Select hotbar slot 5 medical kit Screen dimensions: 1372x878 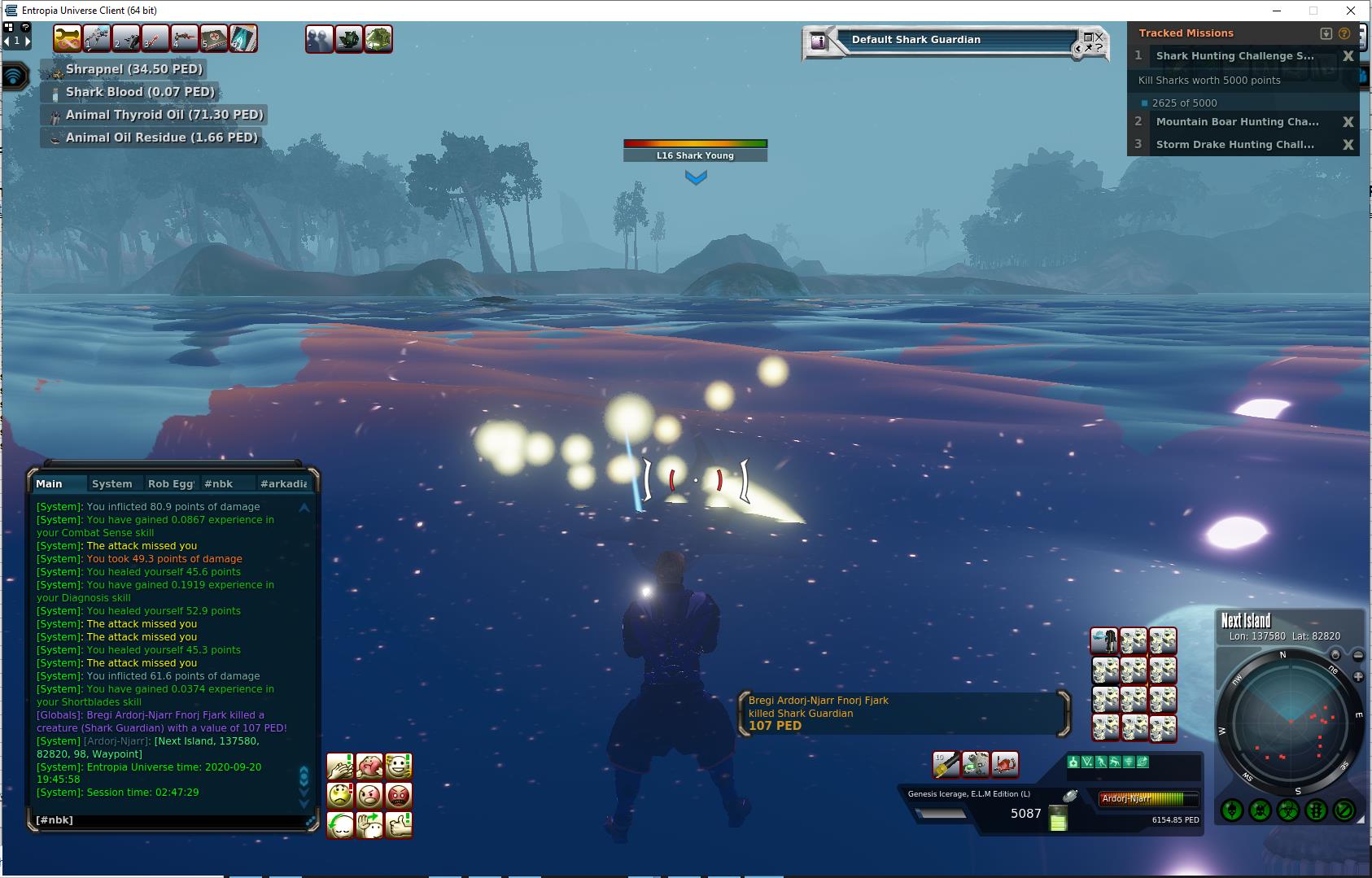[214, 38]
